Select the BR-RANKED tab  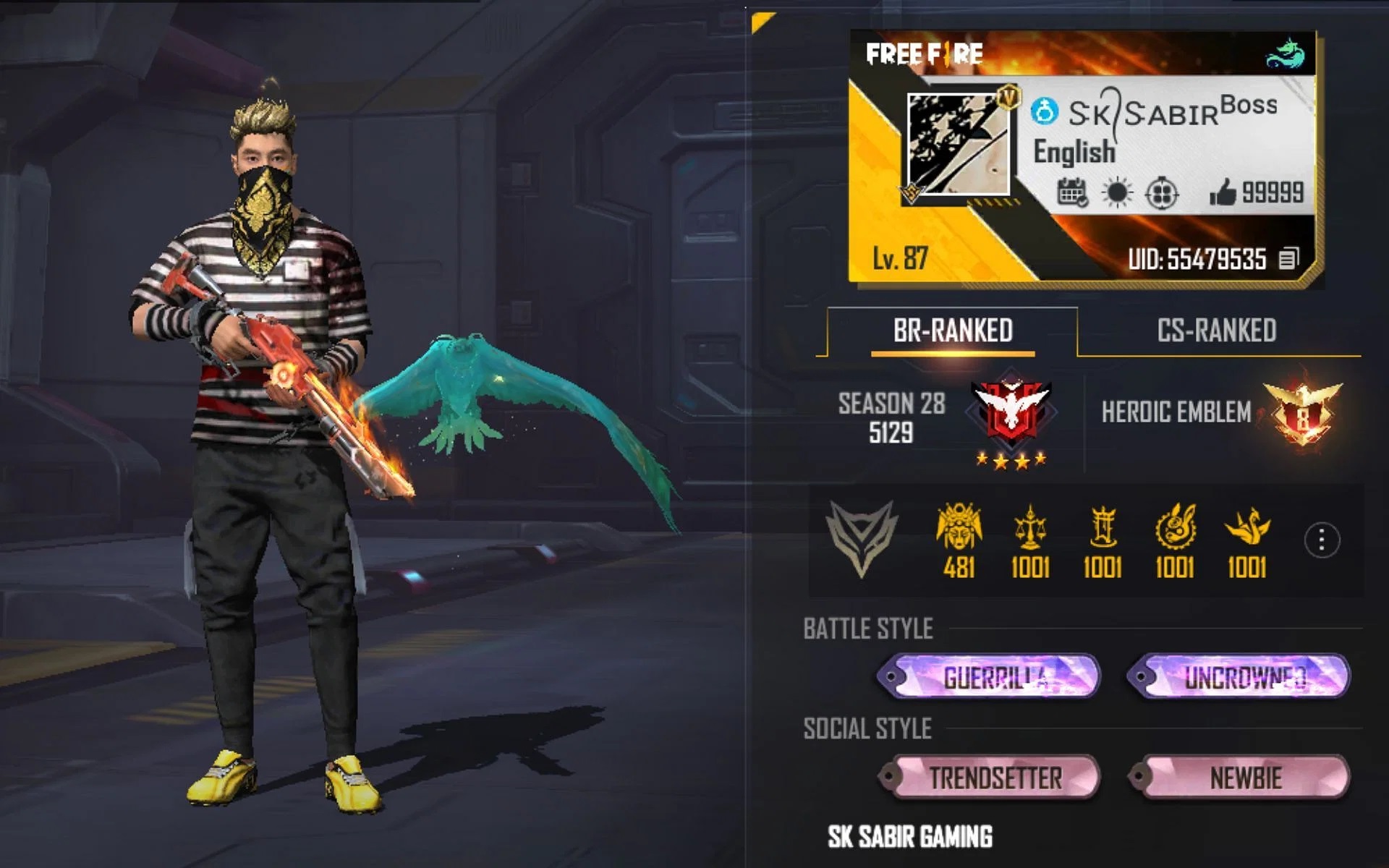(x=952, y=331)
